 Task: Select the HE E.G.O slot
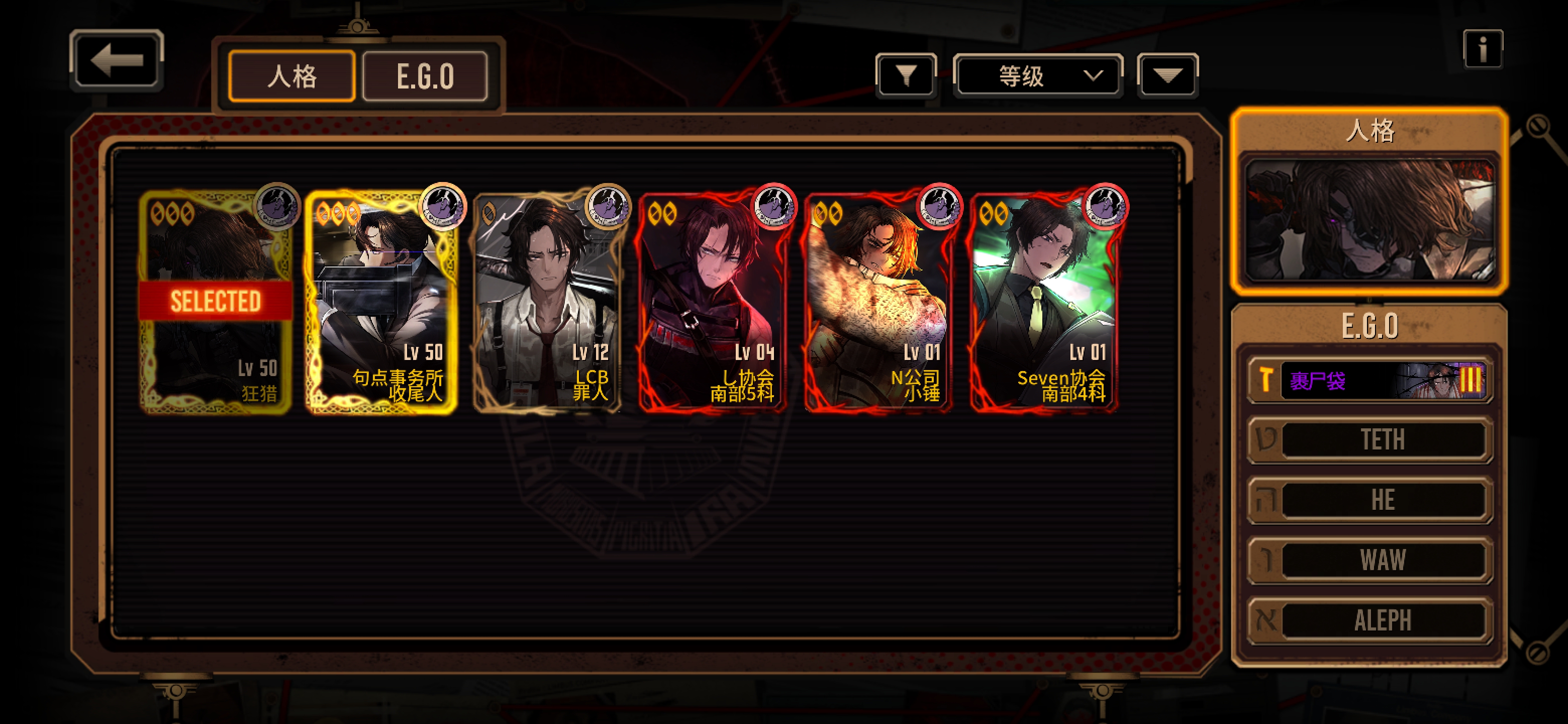[x=1369, y=500]
